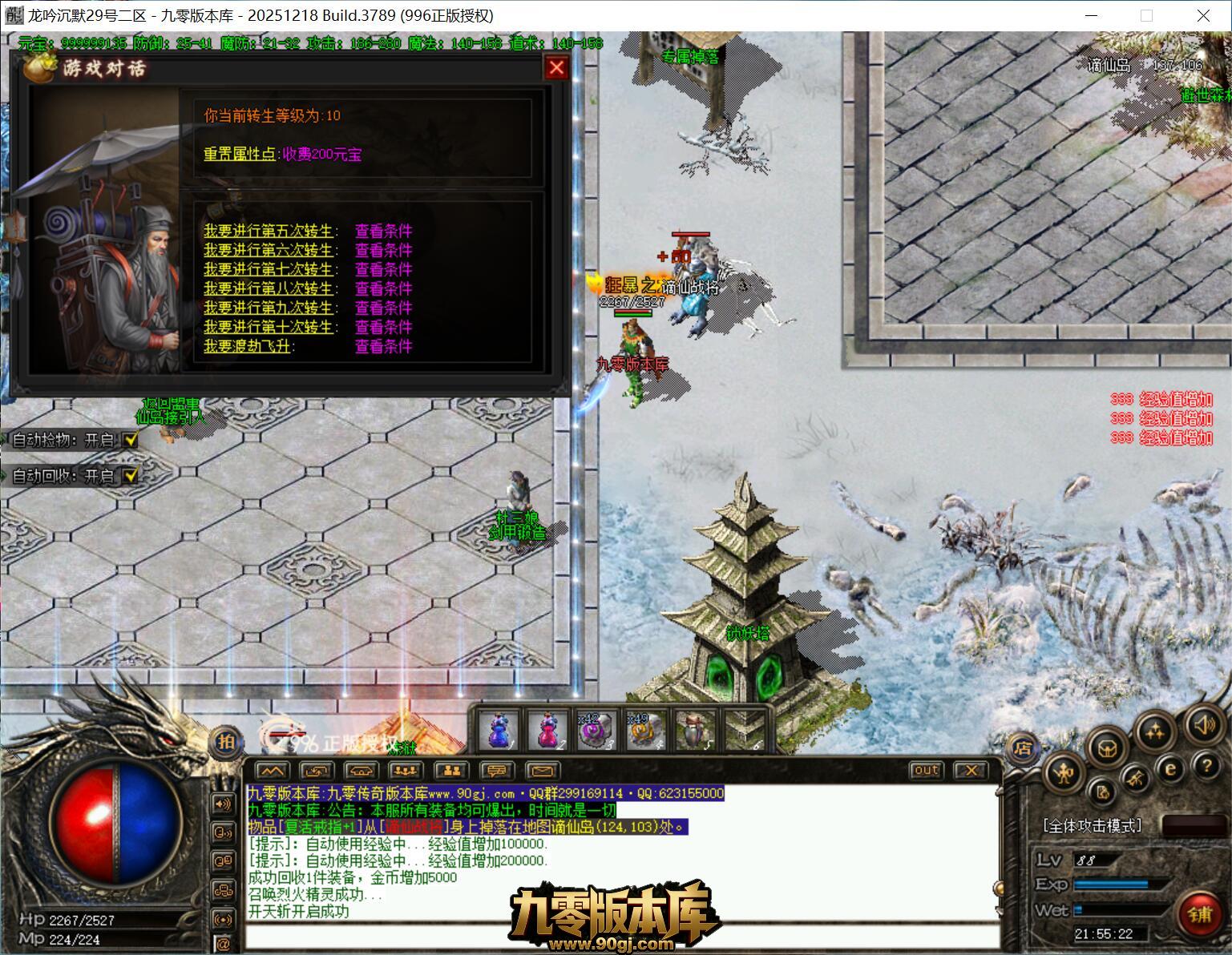Toggle the 自动回收 auto-recycle checkbox
Viewport: 1232px width, 955px height.
pyautogui.click(x=131, y=476)
